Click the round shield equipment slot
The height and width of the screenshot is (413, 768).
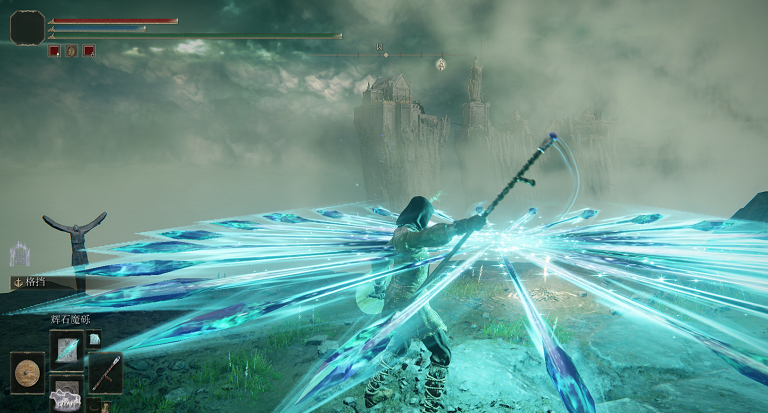click(x=27, y=372)
